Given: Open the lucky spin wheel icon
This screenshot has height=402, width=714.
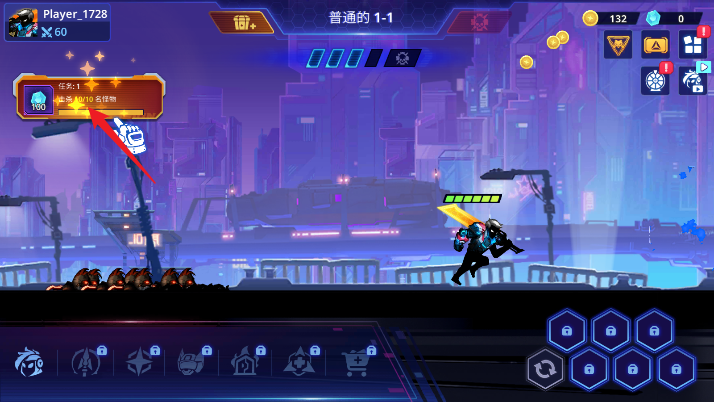Looking at the screenshot, I should click(x=655, y=80).
